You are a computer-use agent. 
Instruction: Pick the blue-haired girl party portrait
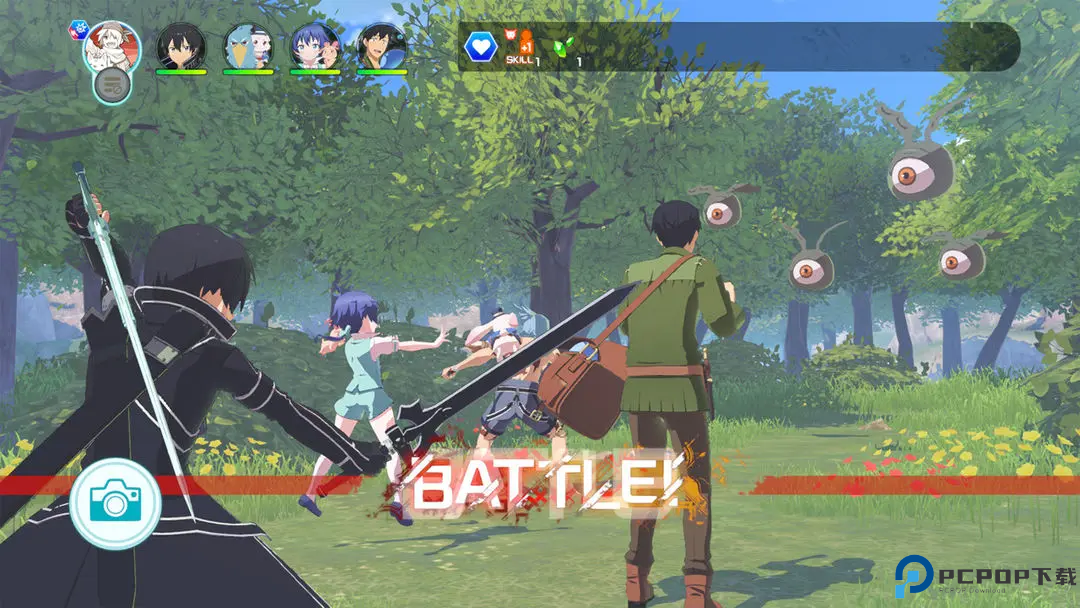pyautogui.click(x=315, y=45)
